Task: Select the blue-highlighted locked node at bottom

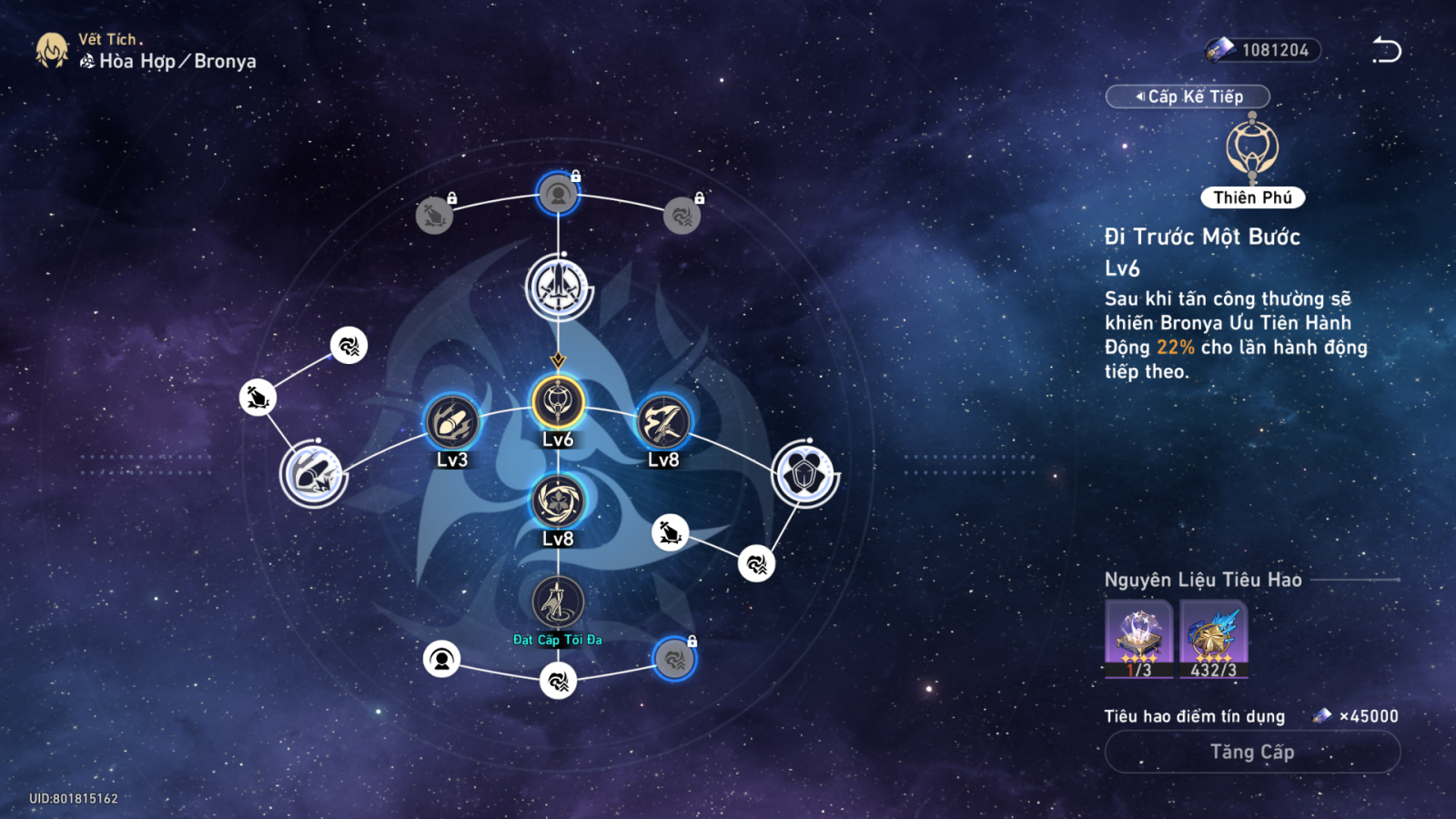Action: (x=674, y=659)
